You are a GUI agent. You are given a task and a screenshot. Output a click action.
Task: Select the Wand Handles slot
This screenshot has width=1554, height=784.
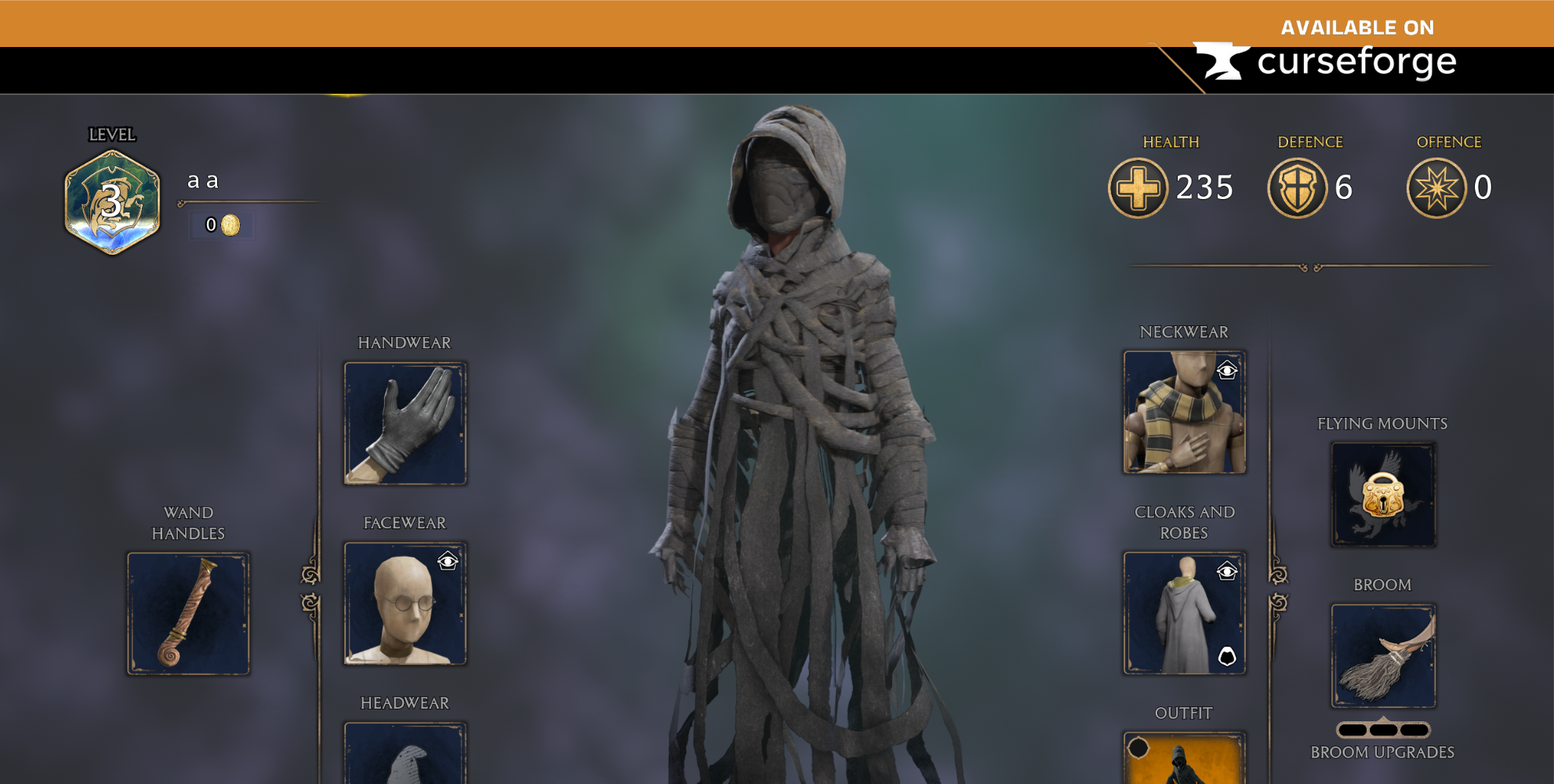tap(188, 614)
